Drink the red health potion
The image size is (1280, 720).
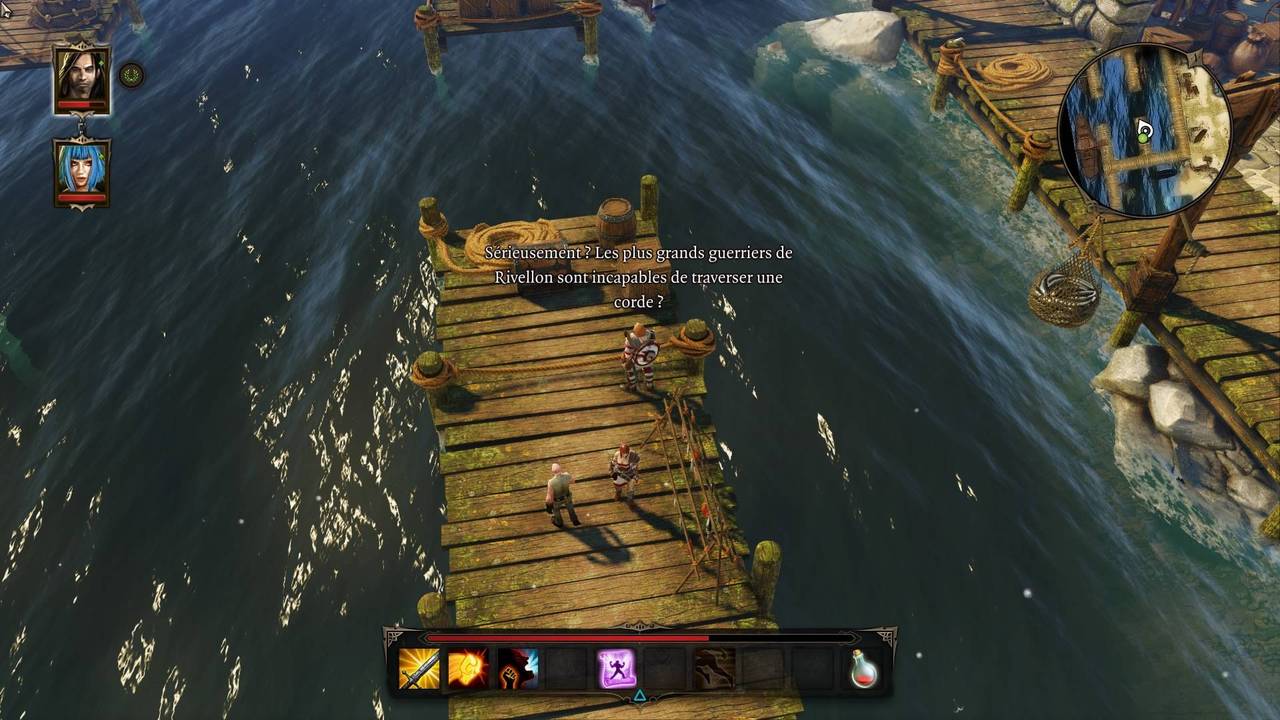pos(864,668)
